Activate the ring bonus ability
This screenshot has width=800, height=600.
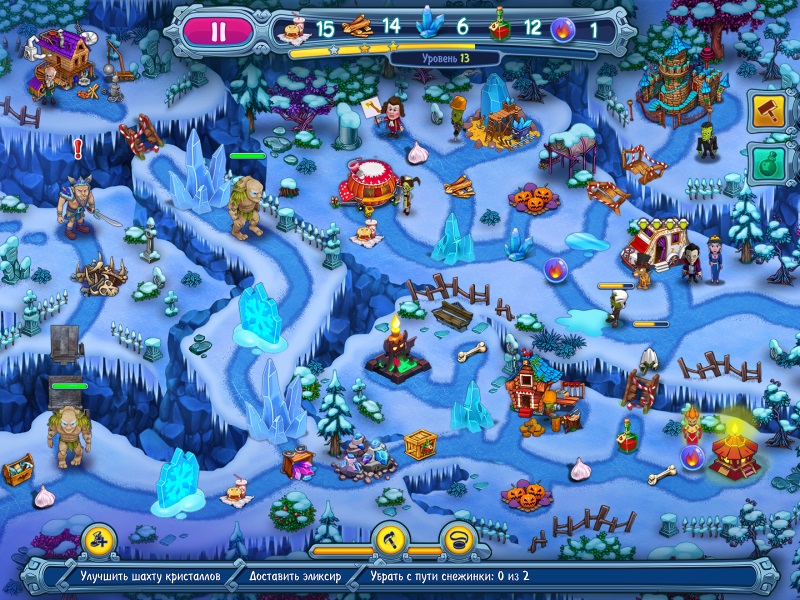459,541
